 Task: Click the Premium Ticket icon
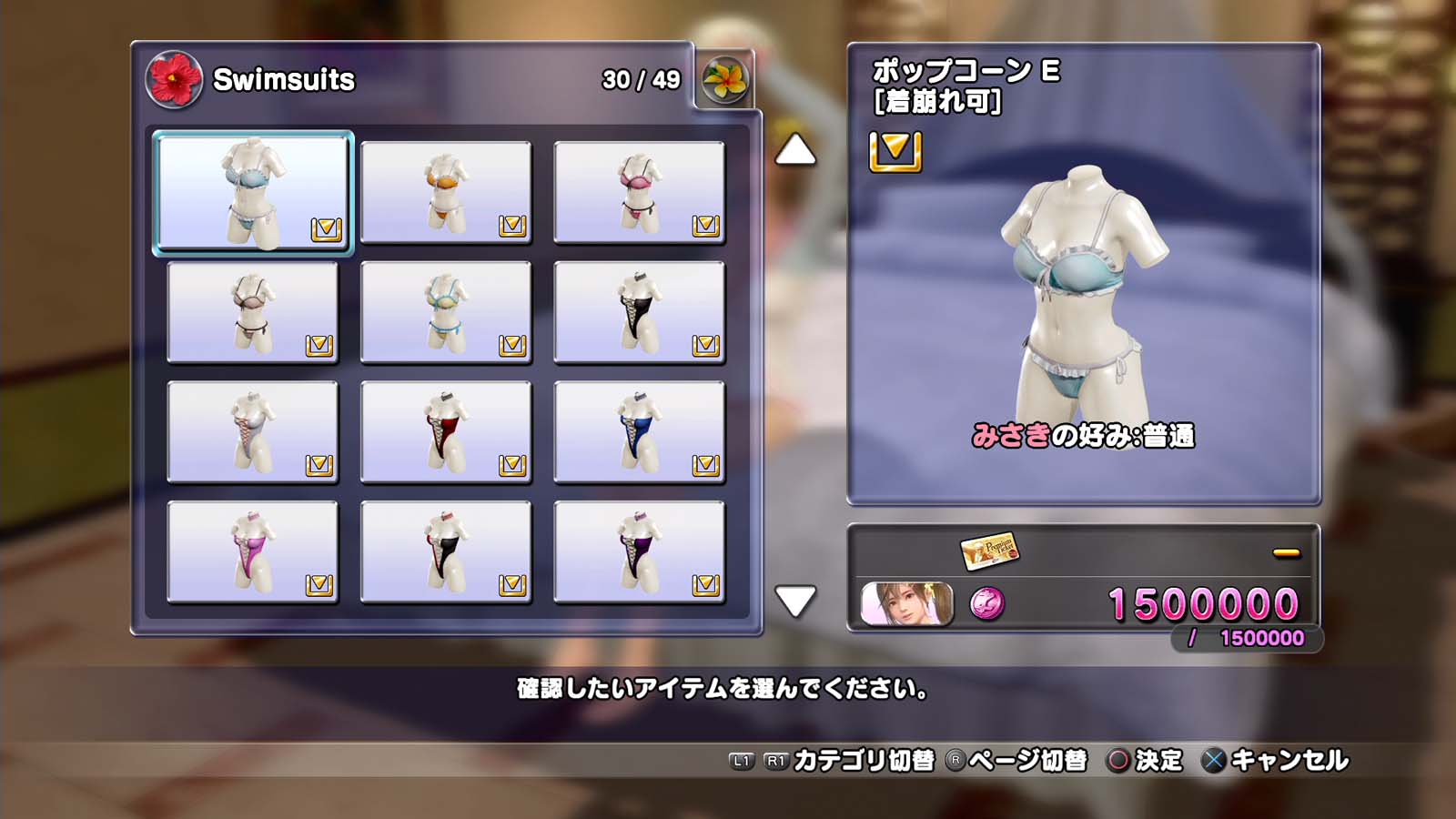(x=989, y=551)
